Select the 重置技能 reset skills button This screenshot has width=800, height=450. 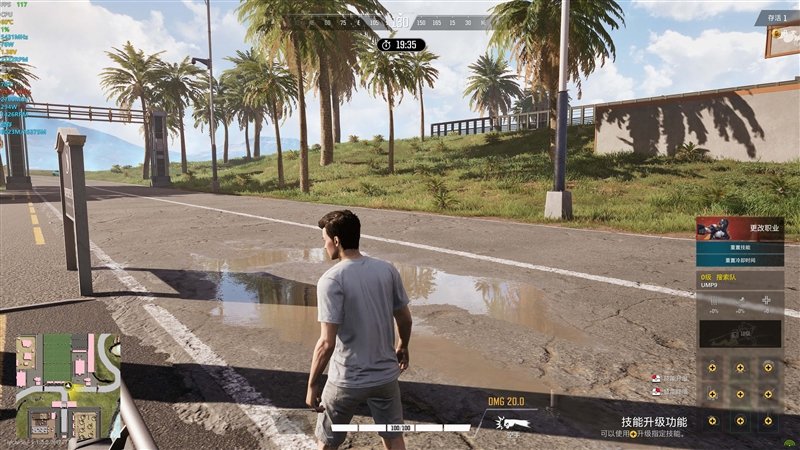(x=740, y=246)
